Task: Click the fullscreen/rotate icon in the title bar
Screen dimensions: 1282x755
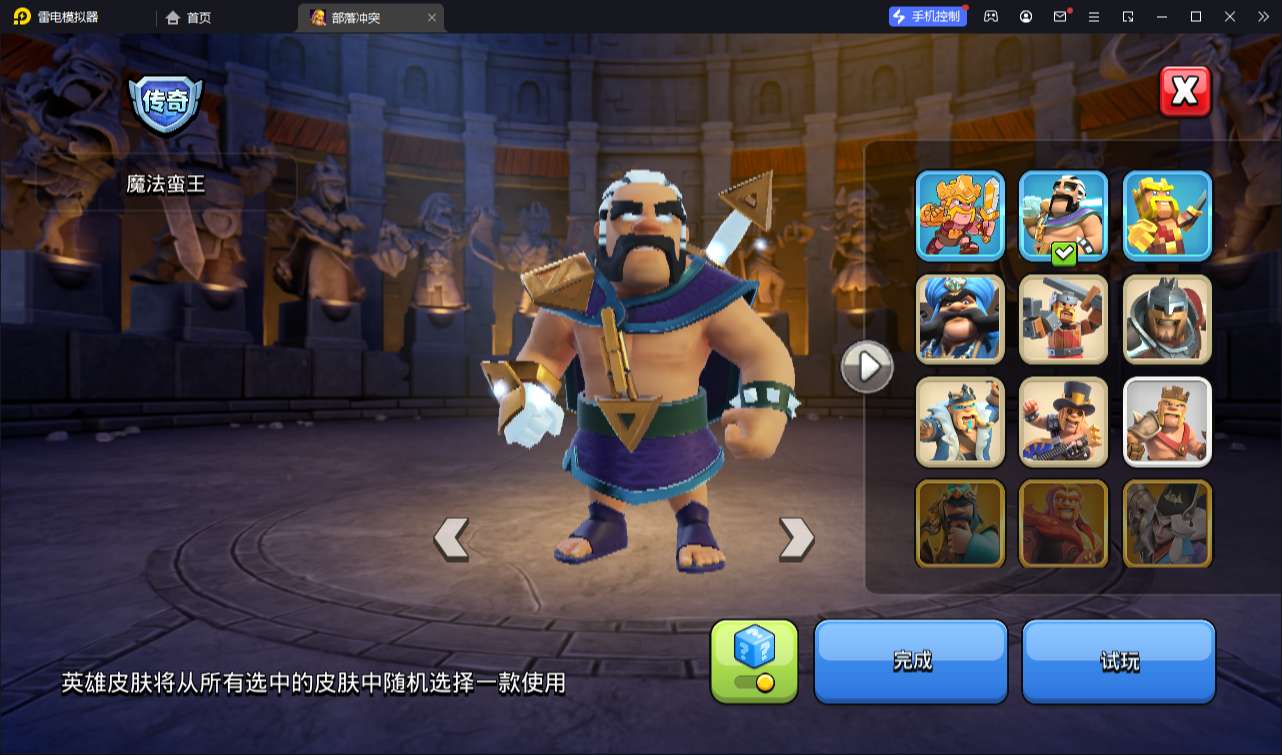Action: [x=1128, y=16]
